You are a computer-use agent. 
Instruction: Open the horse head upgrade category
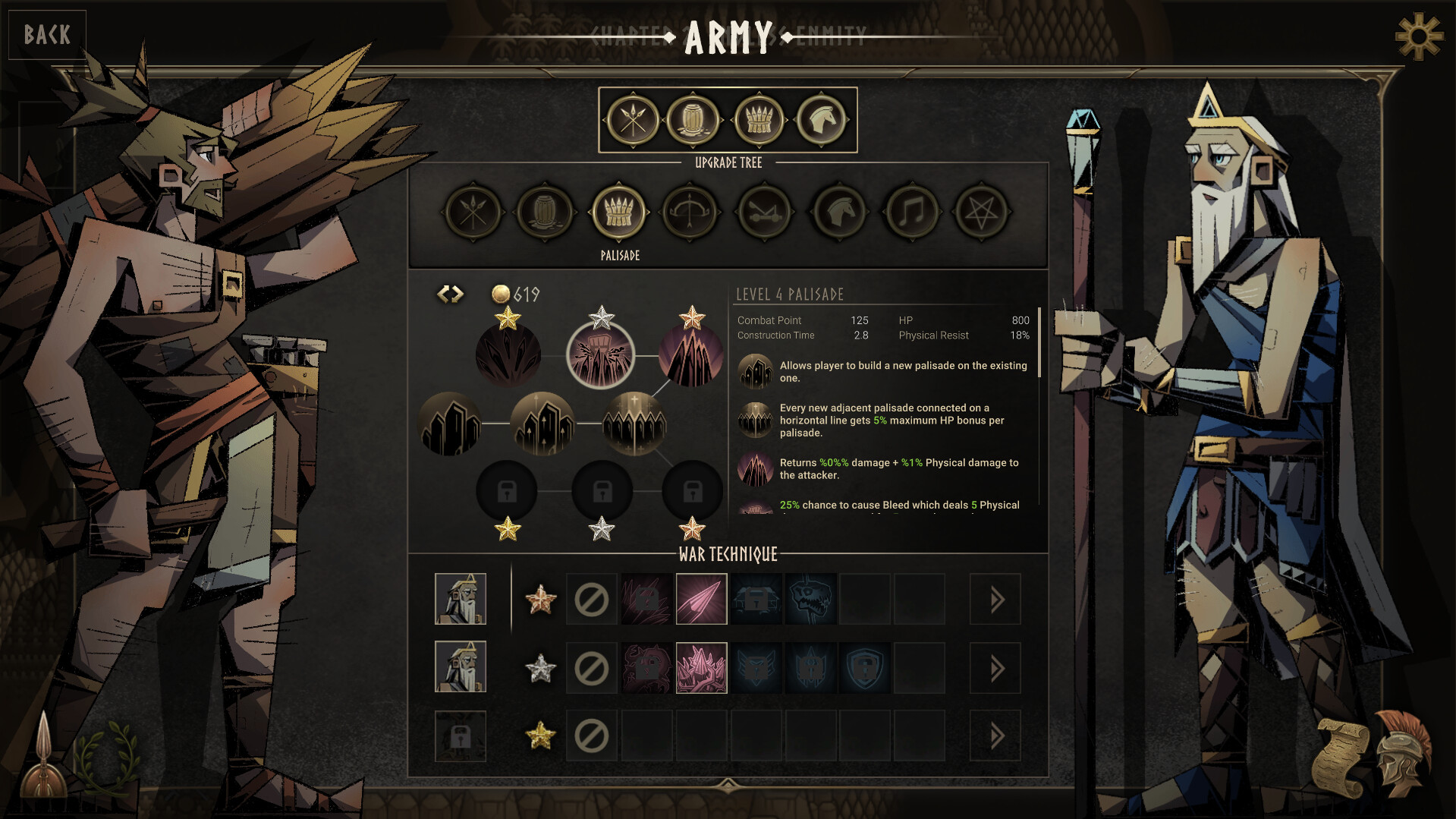pos(836,213)
